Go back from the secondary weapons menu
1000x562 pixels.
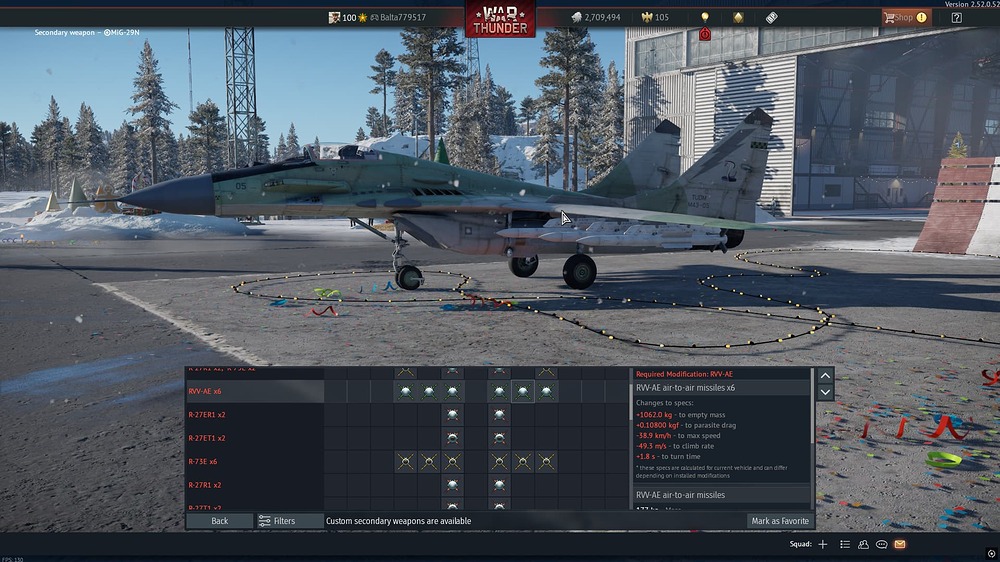(x=219, y=521)
